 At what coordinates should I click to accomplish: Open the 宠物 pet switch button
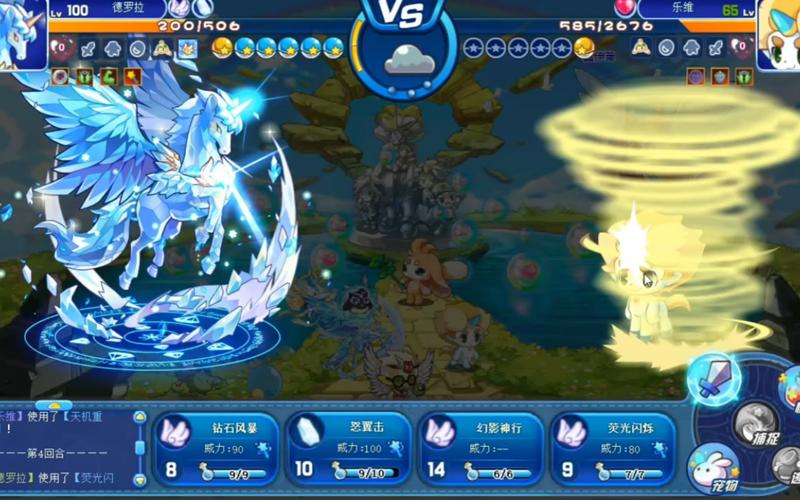tap(713, 467)
